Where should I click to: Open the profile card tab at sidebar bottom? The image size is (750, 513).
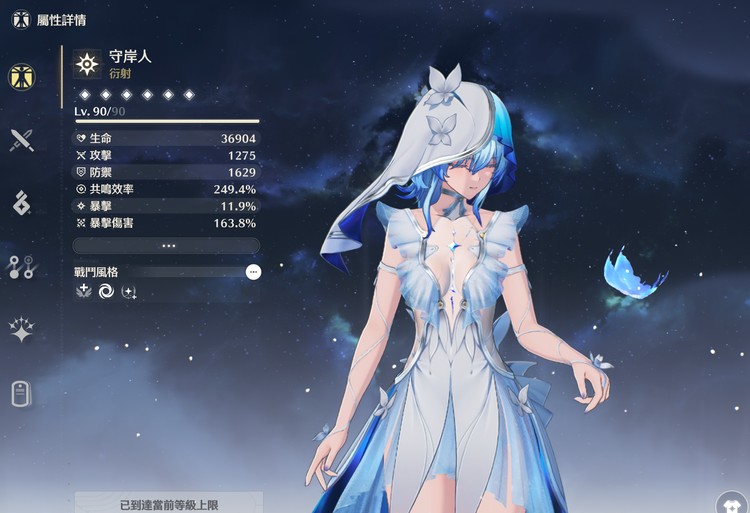22,394
